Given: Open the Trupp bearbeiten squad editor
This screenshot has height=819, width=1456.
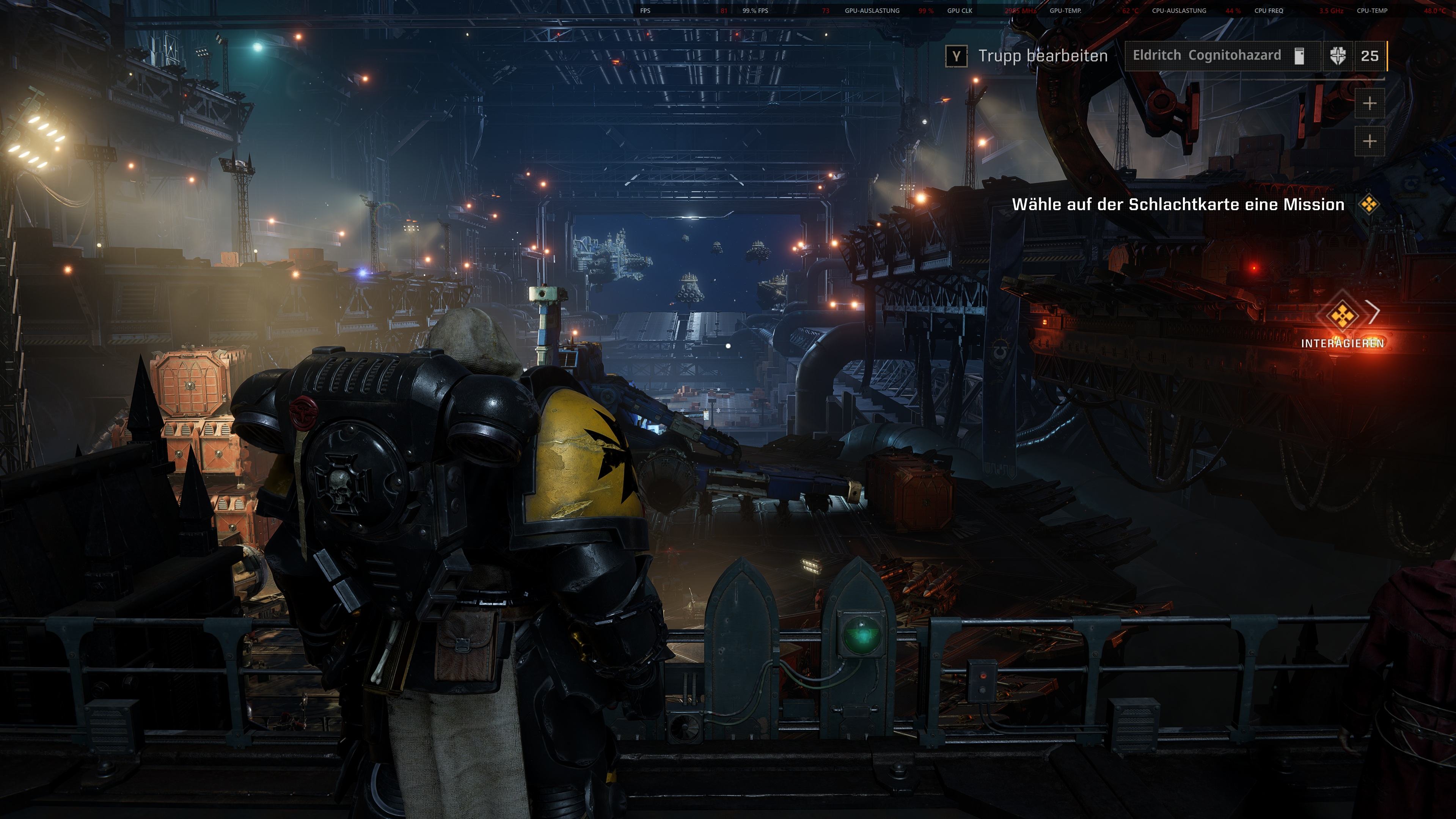Looking at the screenshot, I should [1026, 56].
